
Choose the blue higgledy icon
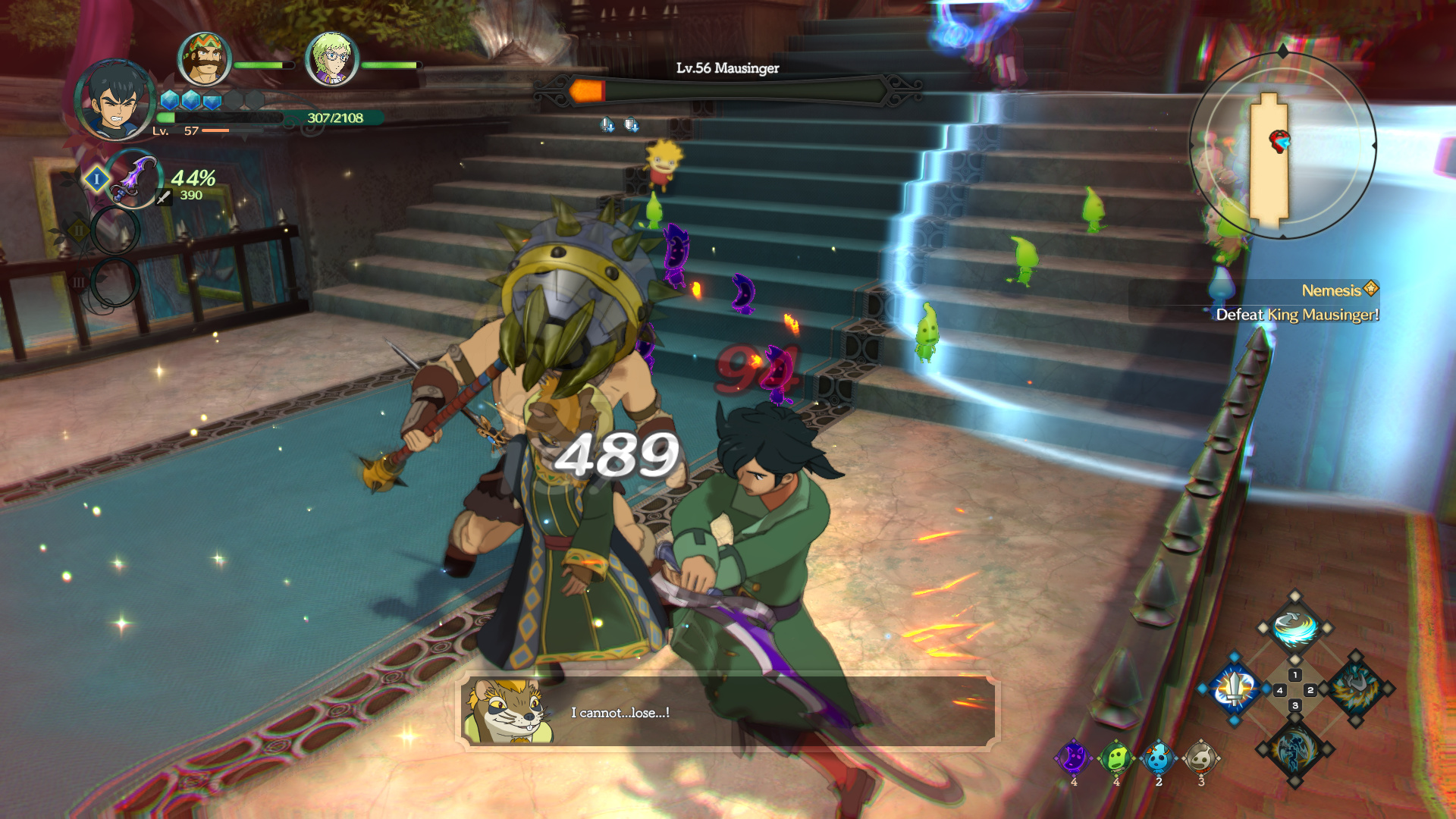pos(1159,758)
